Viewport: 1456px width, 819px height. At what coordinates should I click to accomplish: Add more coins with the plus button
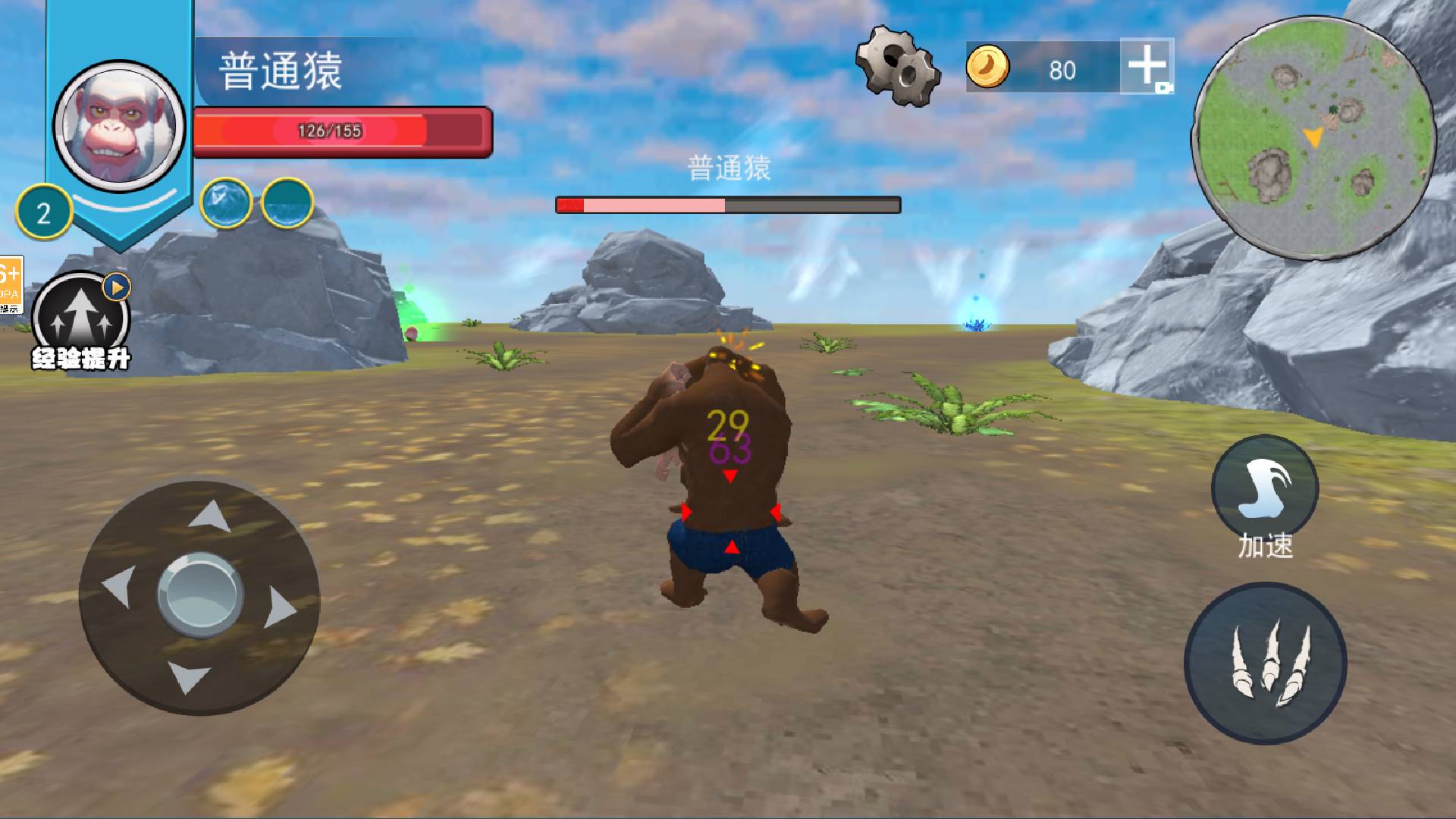(x=1146, y=66)
